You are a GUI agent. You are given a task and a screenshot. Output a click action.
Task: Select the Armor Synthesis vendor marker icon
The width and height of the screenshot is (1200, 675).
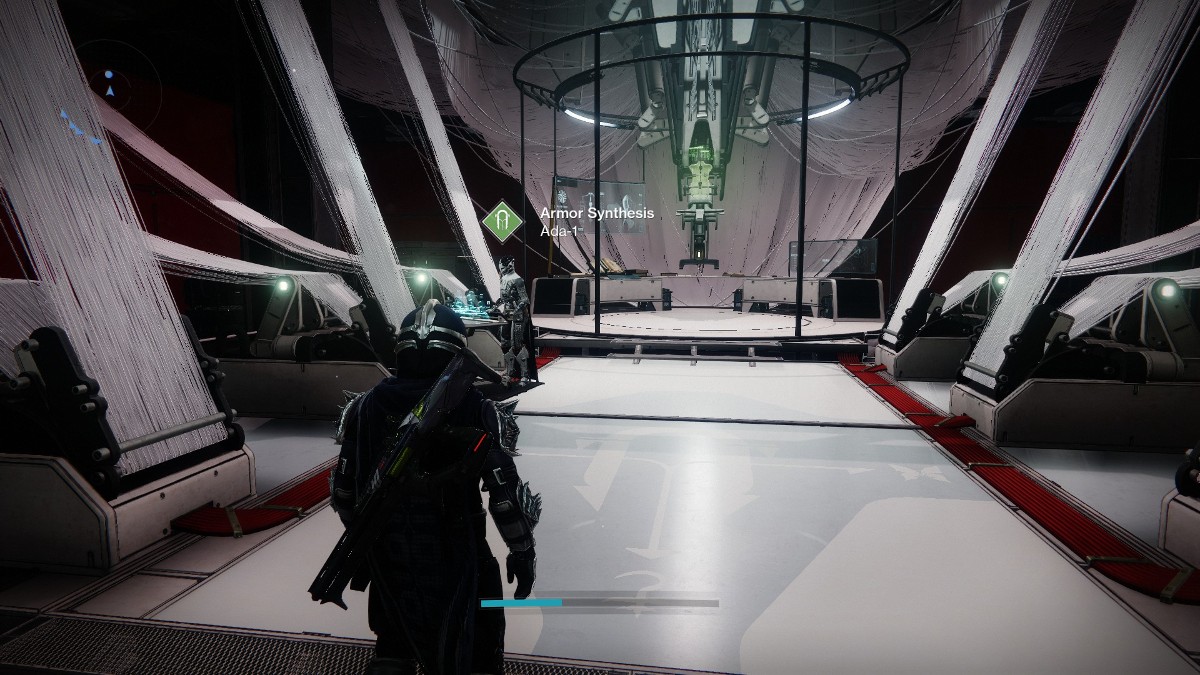[x=503, y=220]
